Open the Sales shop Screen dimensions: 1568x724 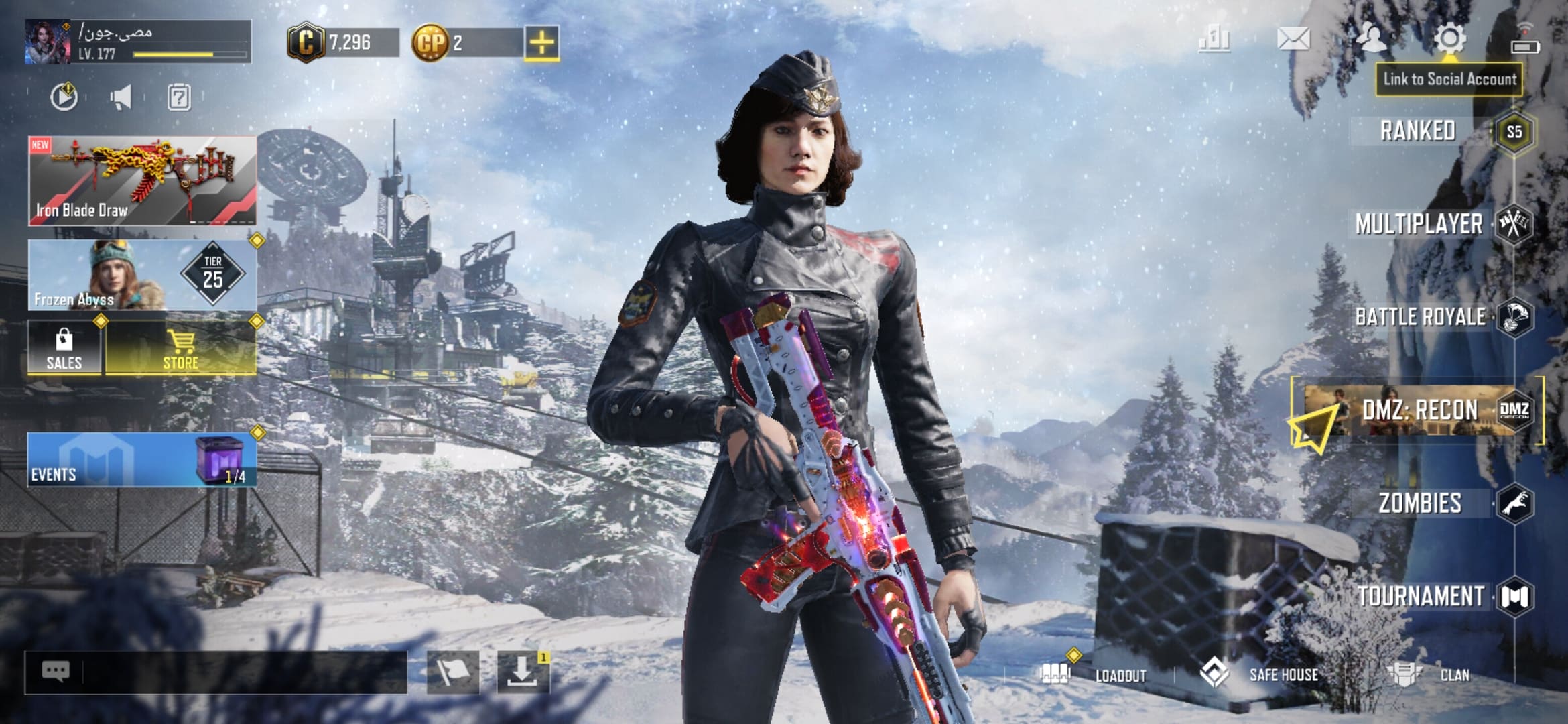point(64,349)
